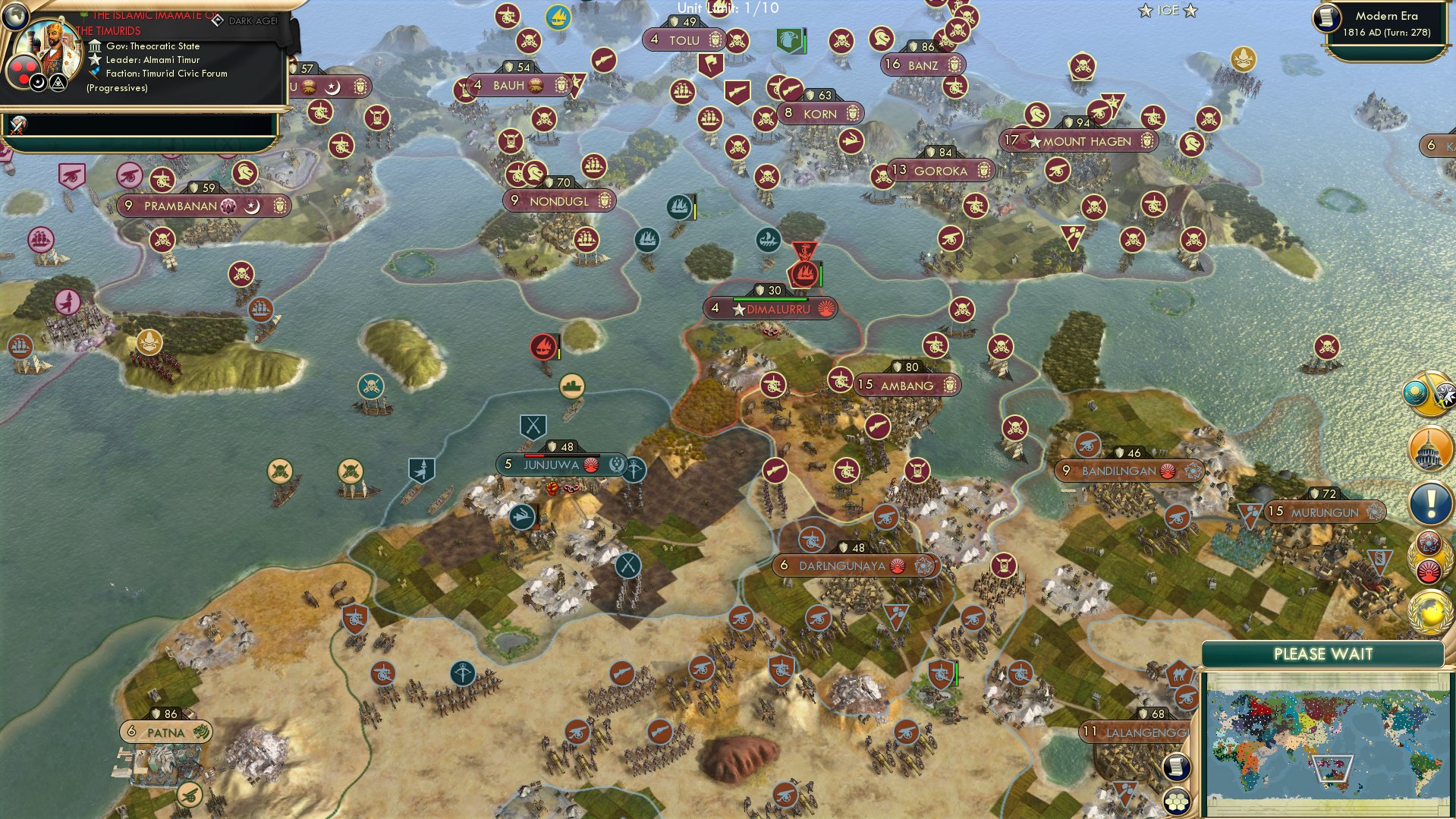Screen dimensions: 1456x819
Task: Click the Eye of Providence faction symbol
Action: (58, 84)
